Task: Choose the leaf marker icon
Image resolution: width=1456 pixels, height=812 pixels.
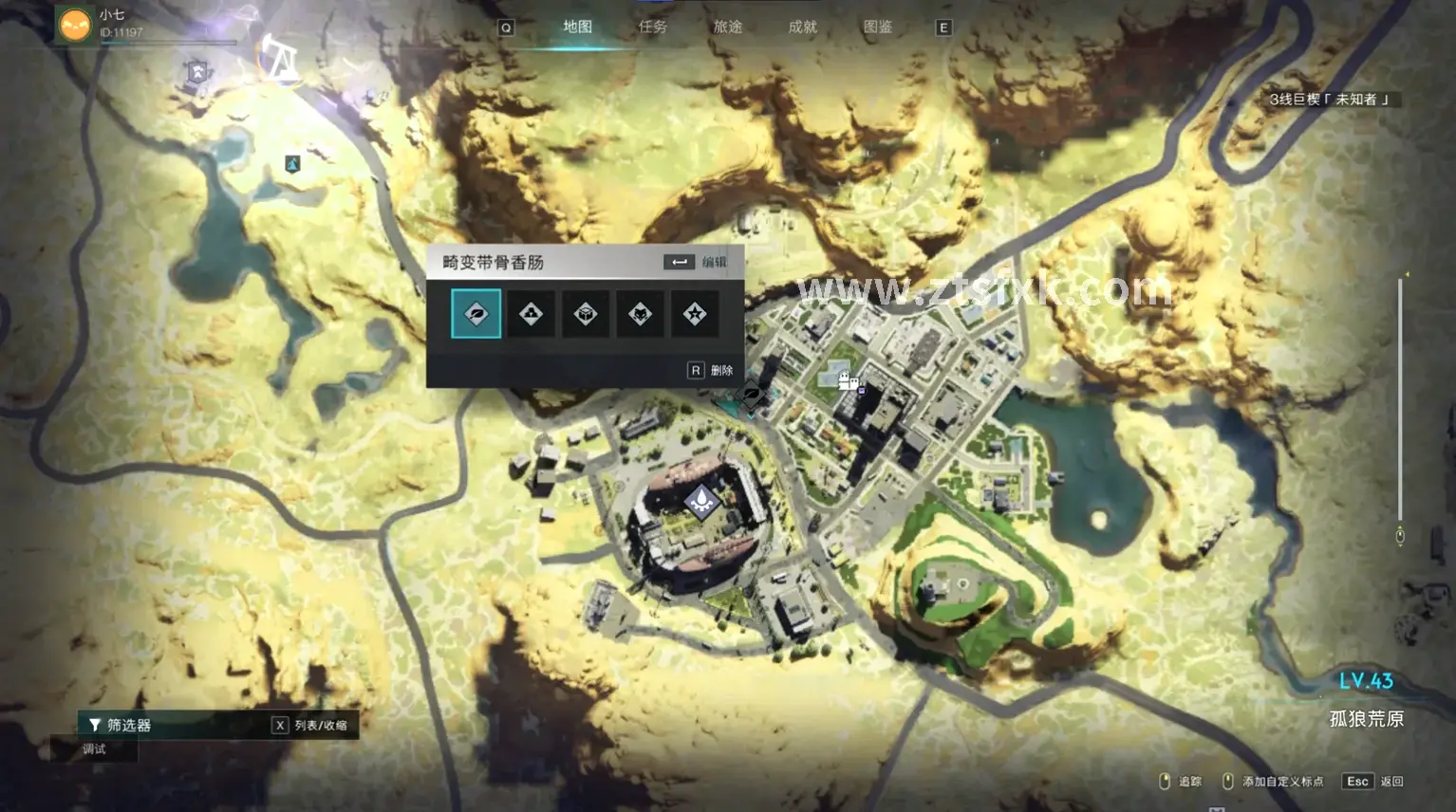Action: pos(476,314)
